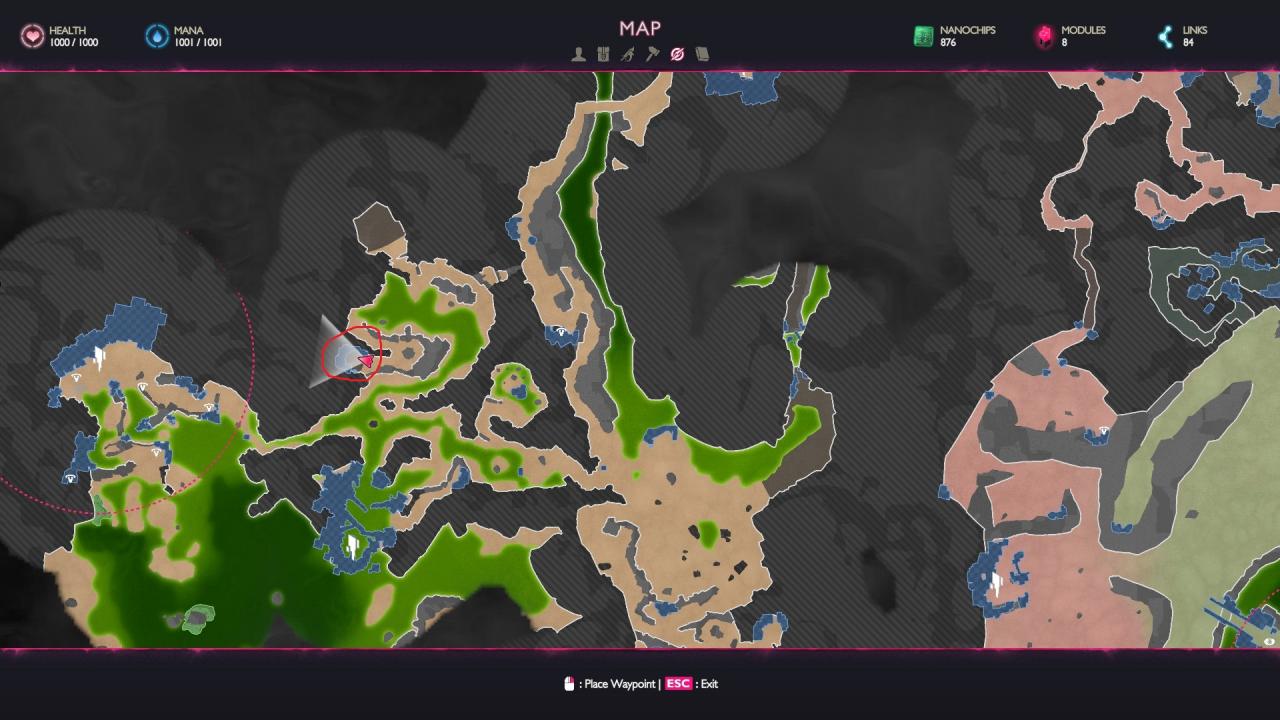This screenshot has width=1280, height=720.
Task: Click the shield marker in the pink region
Action: 1104,431
